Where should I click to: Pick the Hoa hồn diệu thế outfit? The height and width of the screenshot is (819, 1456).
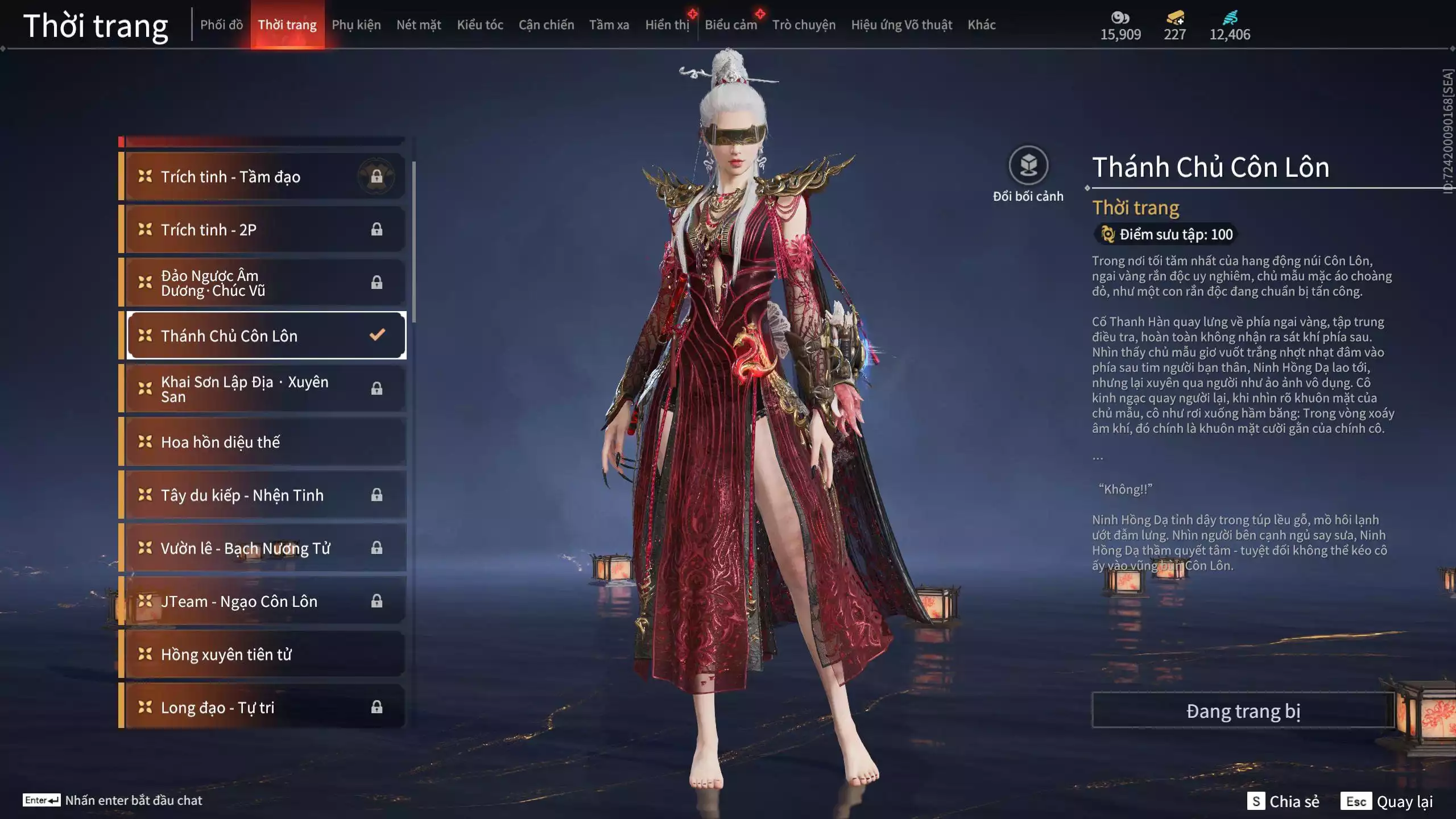pos(264,442)
